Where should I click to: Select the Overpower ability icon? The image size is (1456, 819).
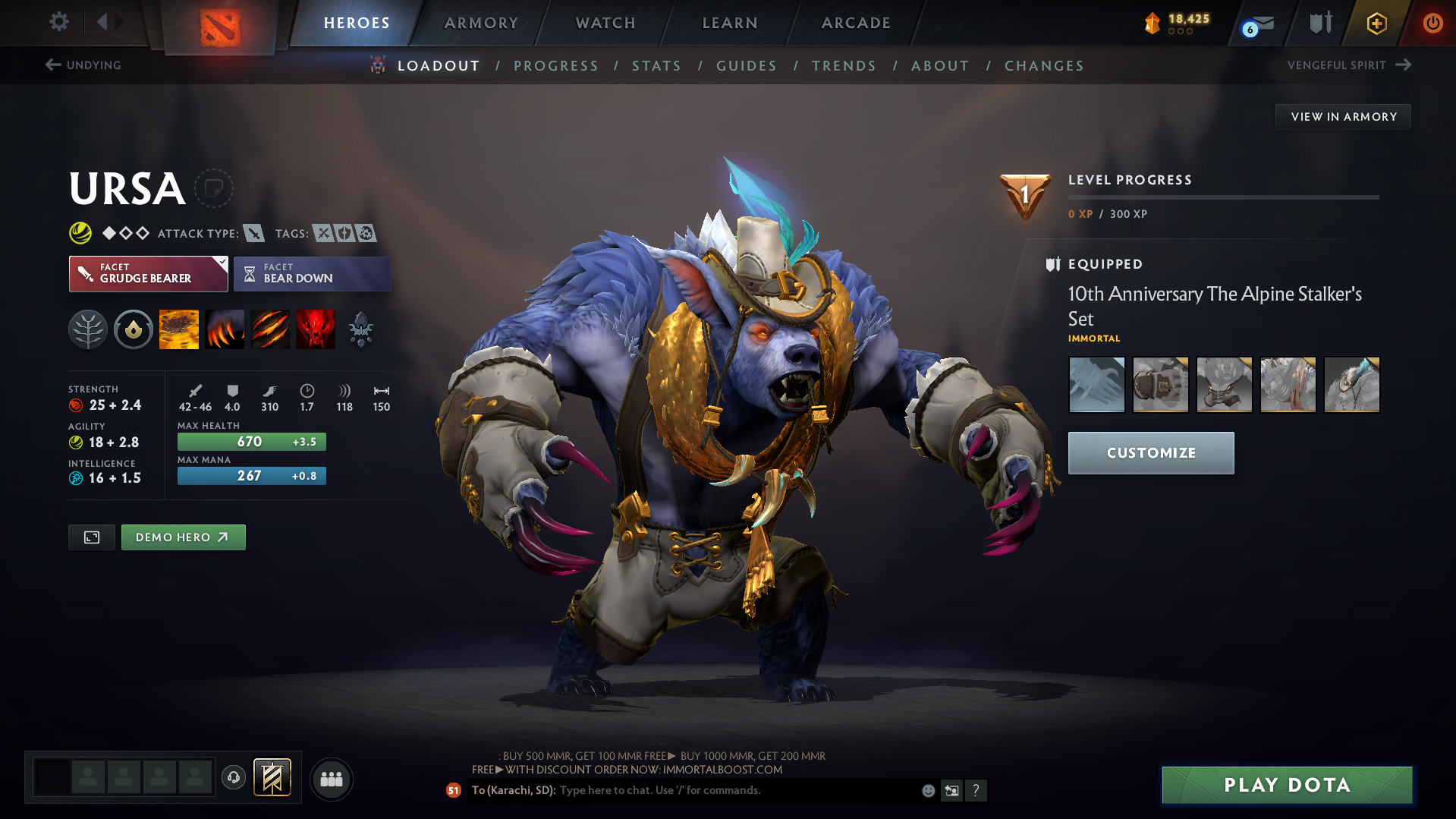(224, 329)
